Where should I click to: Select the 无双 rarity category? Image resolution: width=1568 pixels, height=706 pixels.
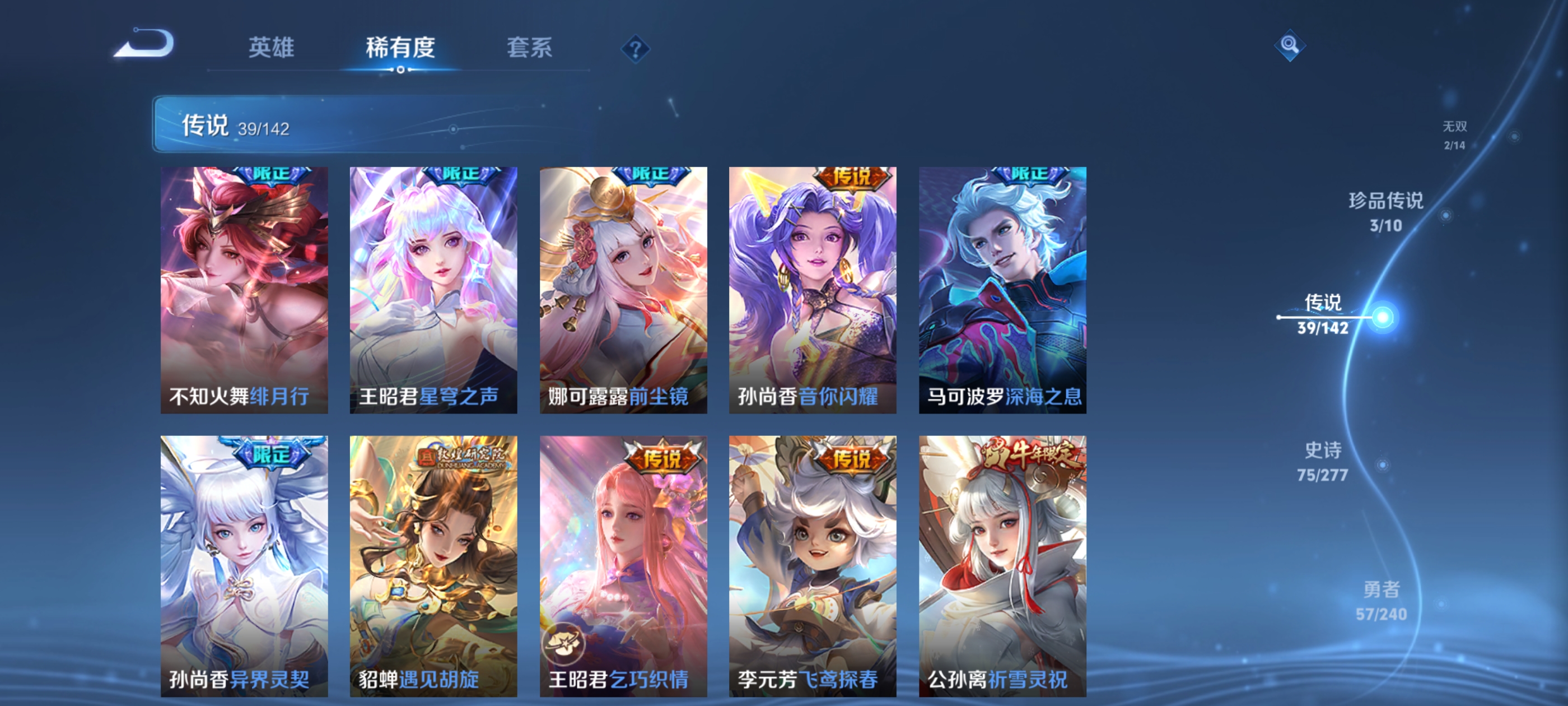click(x=1455, y=135)
